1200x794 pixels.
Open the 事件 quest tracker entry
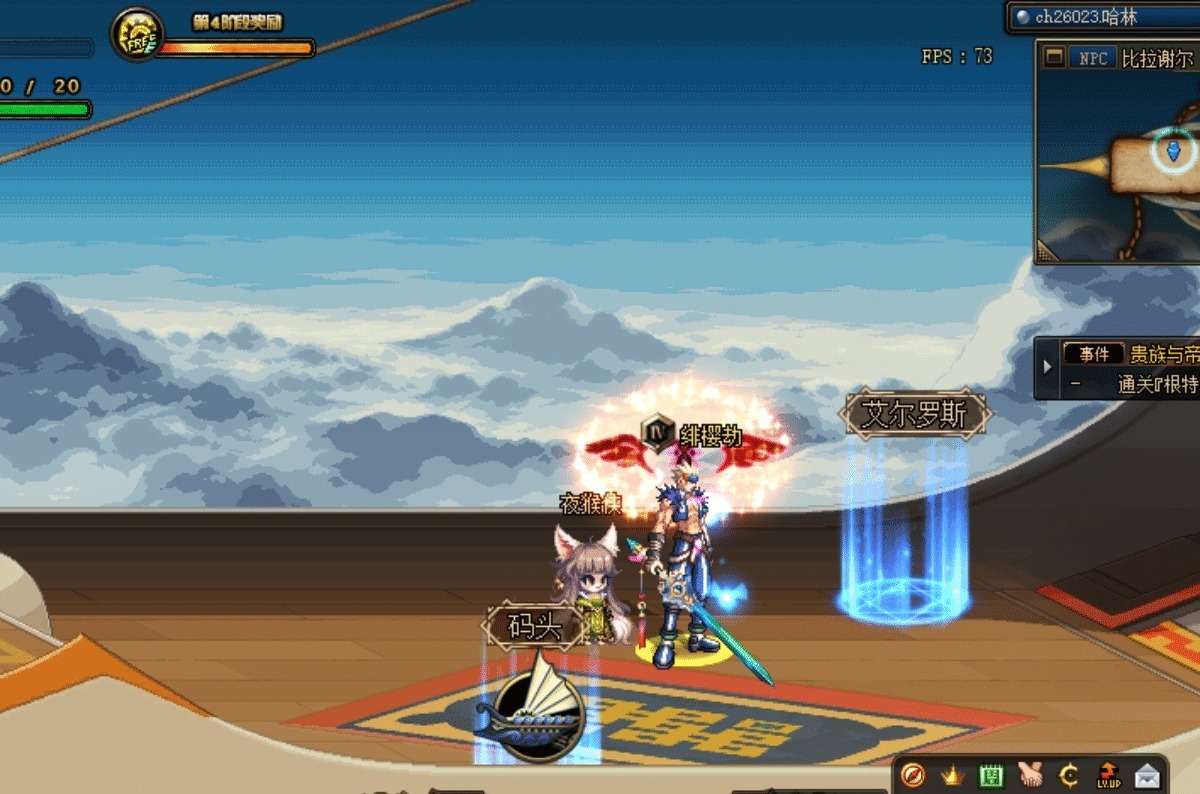1093,354
